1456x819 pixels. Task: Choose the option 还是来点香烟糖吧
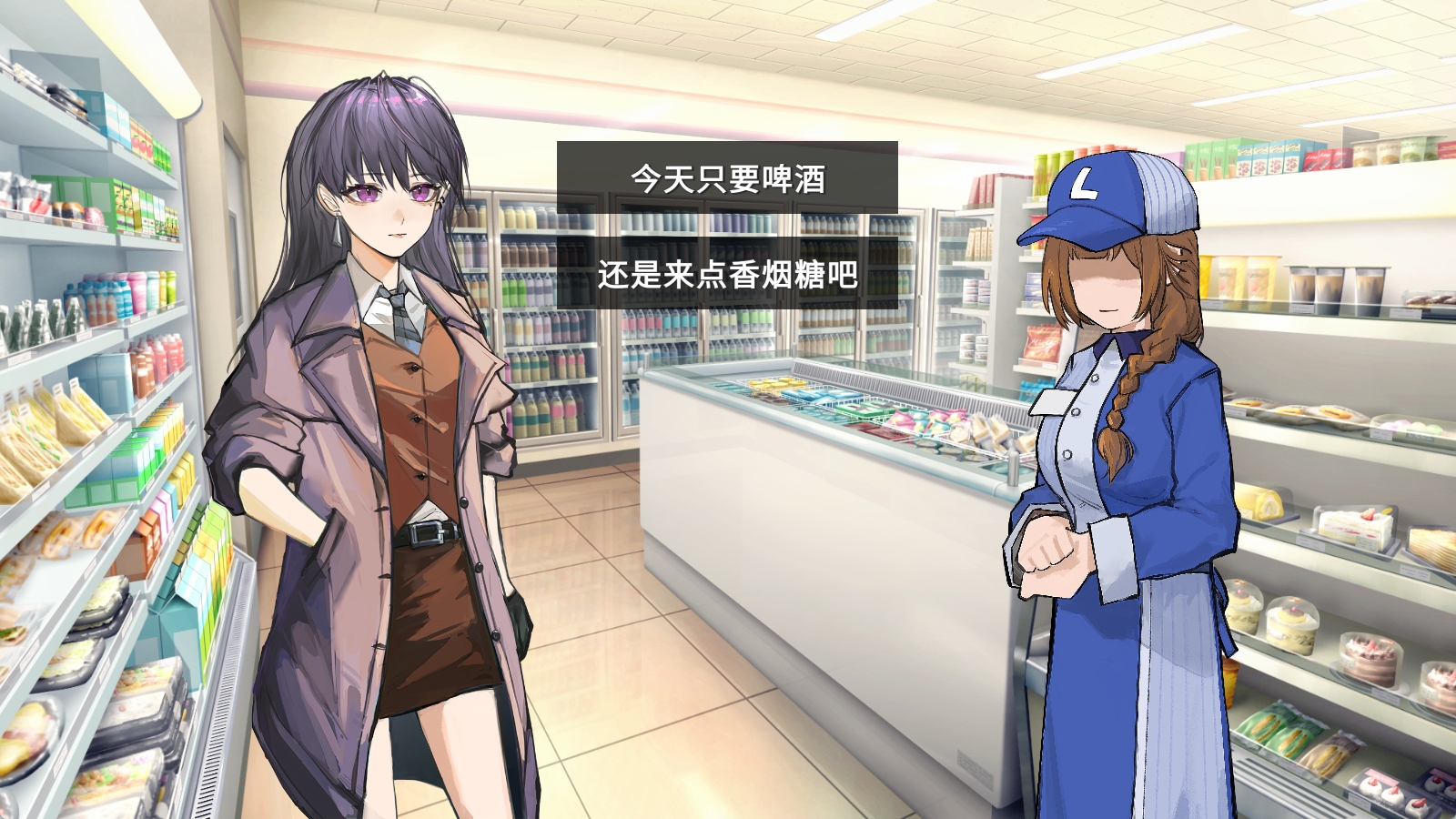tap(728, 279)
